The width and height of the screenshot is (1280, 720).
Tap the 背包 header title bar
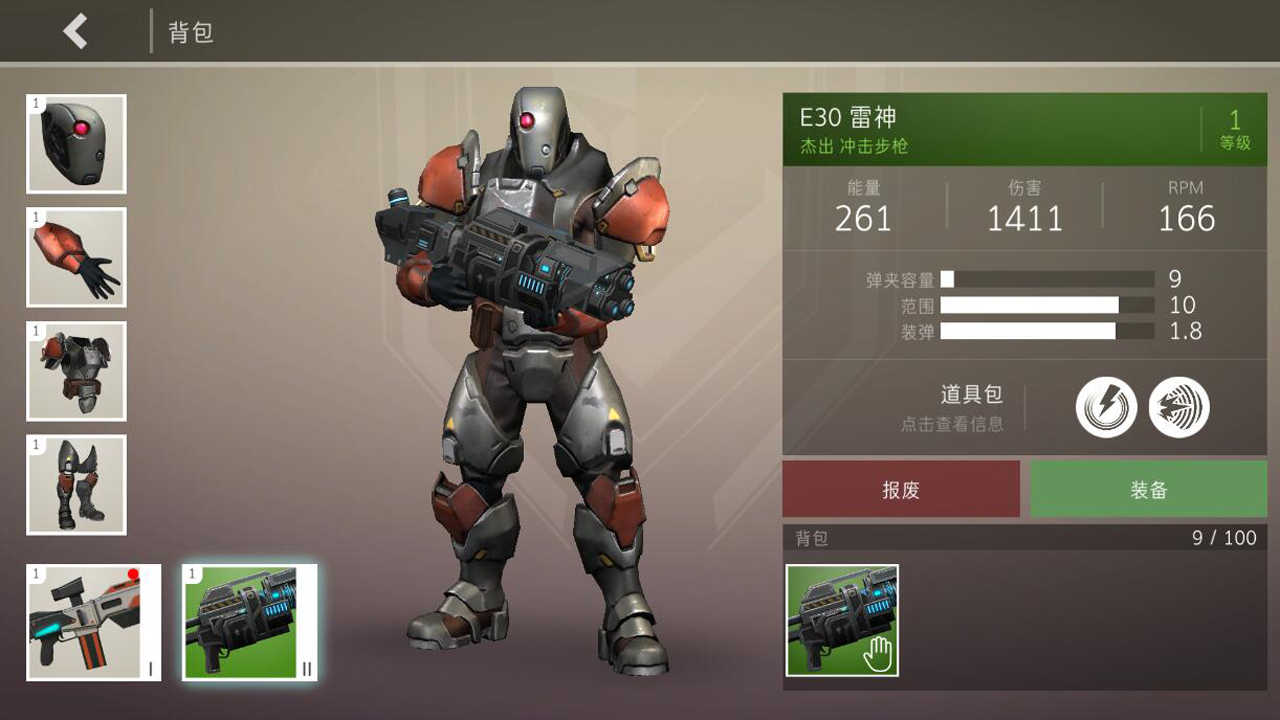pos(190,31)
